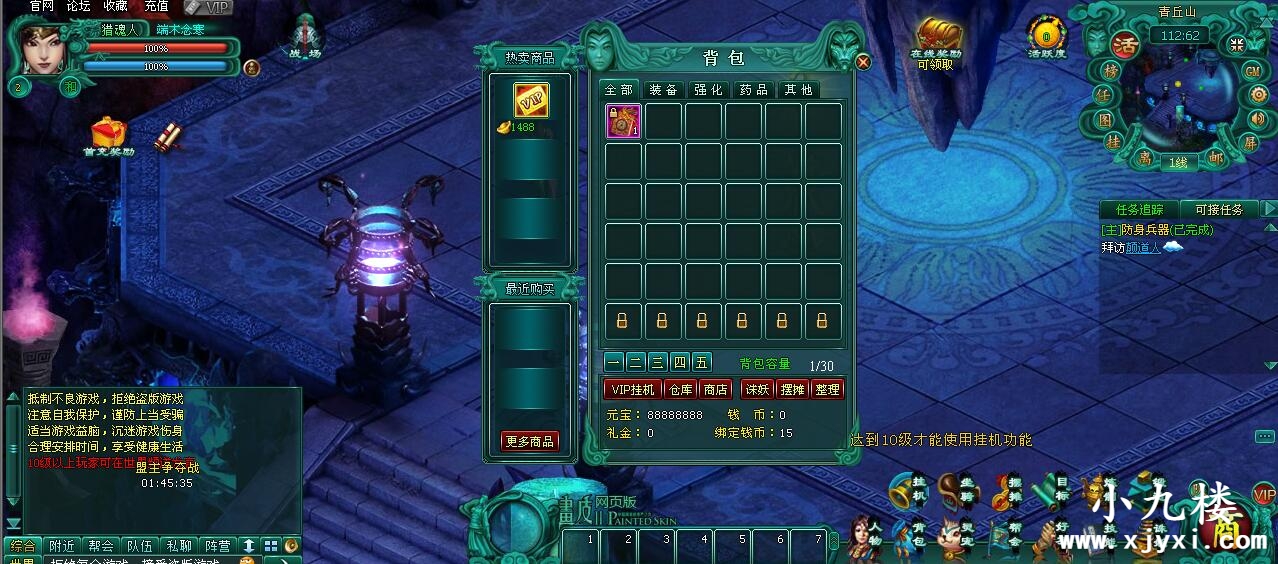Open the 药品 potions tab
1278x564 pixels.
tap(753, 90)
